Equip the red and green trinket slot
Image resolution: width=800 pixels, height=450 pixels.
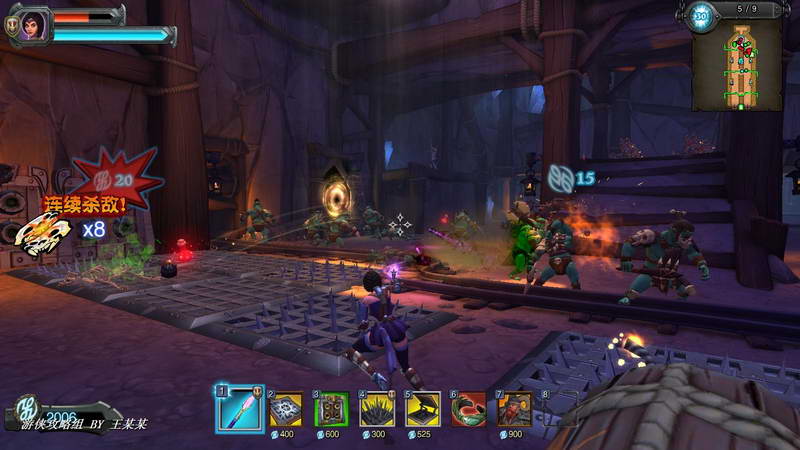[469, 408]
